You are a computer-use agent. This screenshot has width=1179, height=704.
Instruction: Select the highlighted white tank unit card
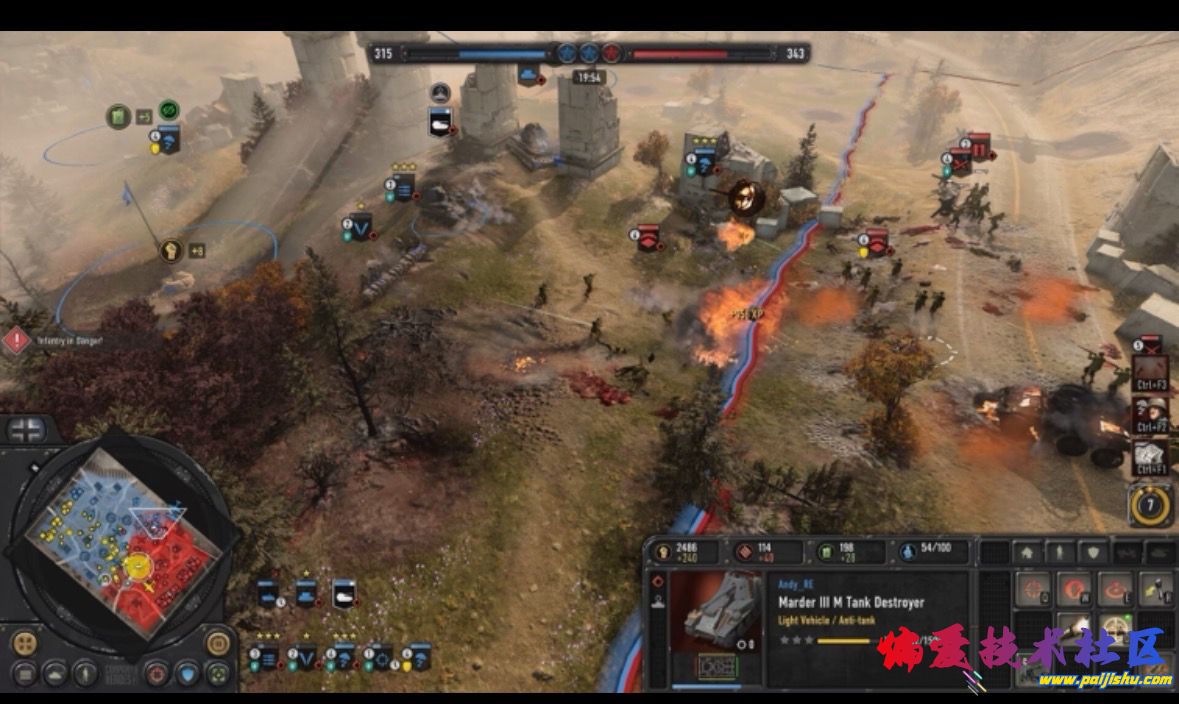point(344,594)
